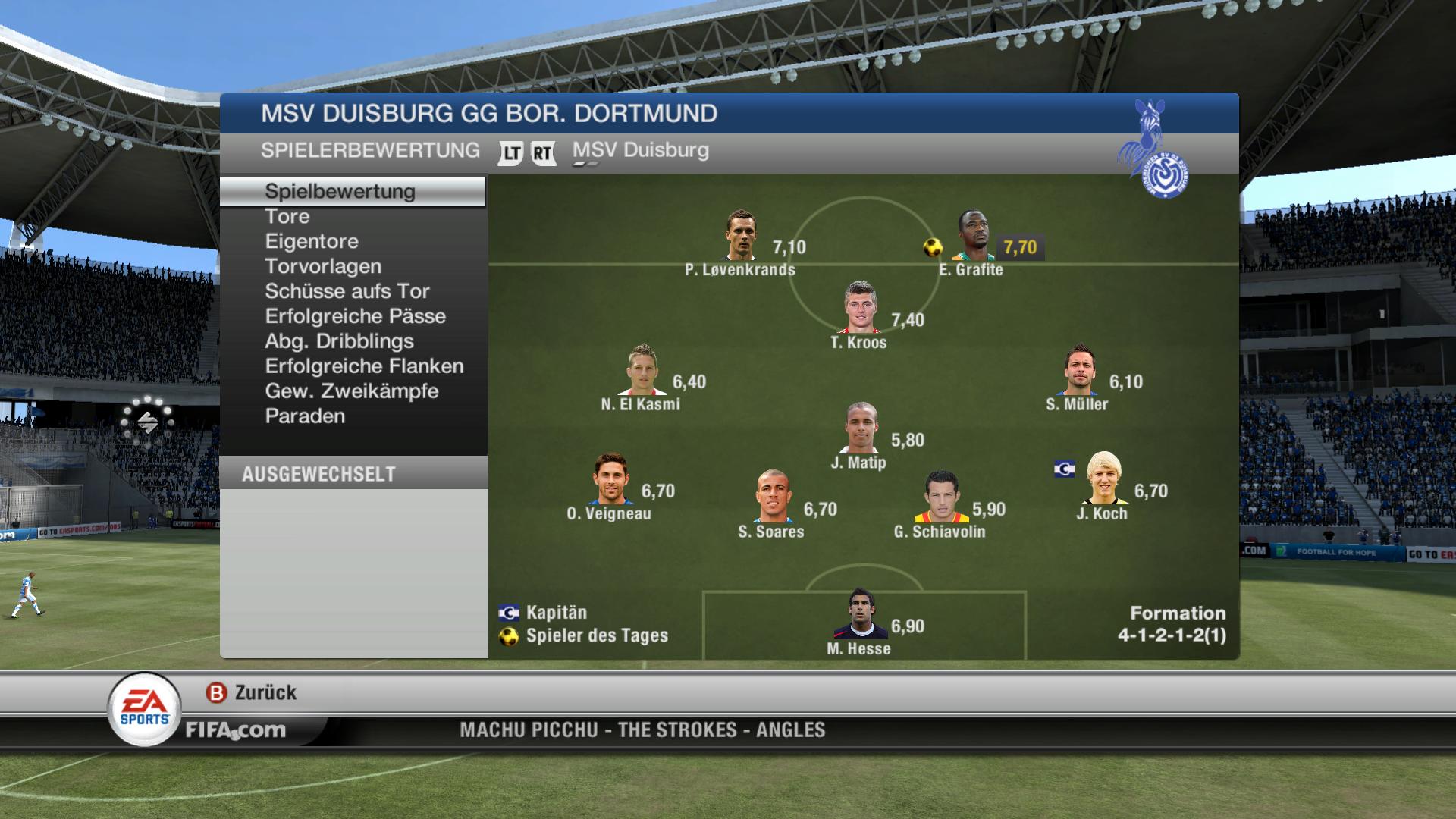1456x819 pixels.
Task: Show Erfolgreiche Pässe stats
Action: point(355,316)
